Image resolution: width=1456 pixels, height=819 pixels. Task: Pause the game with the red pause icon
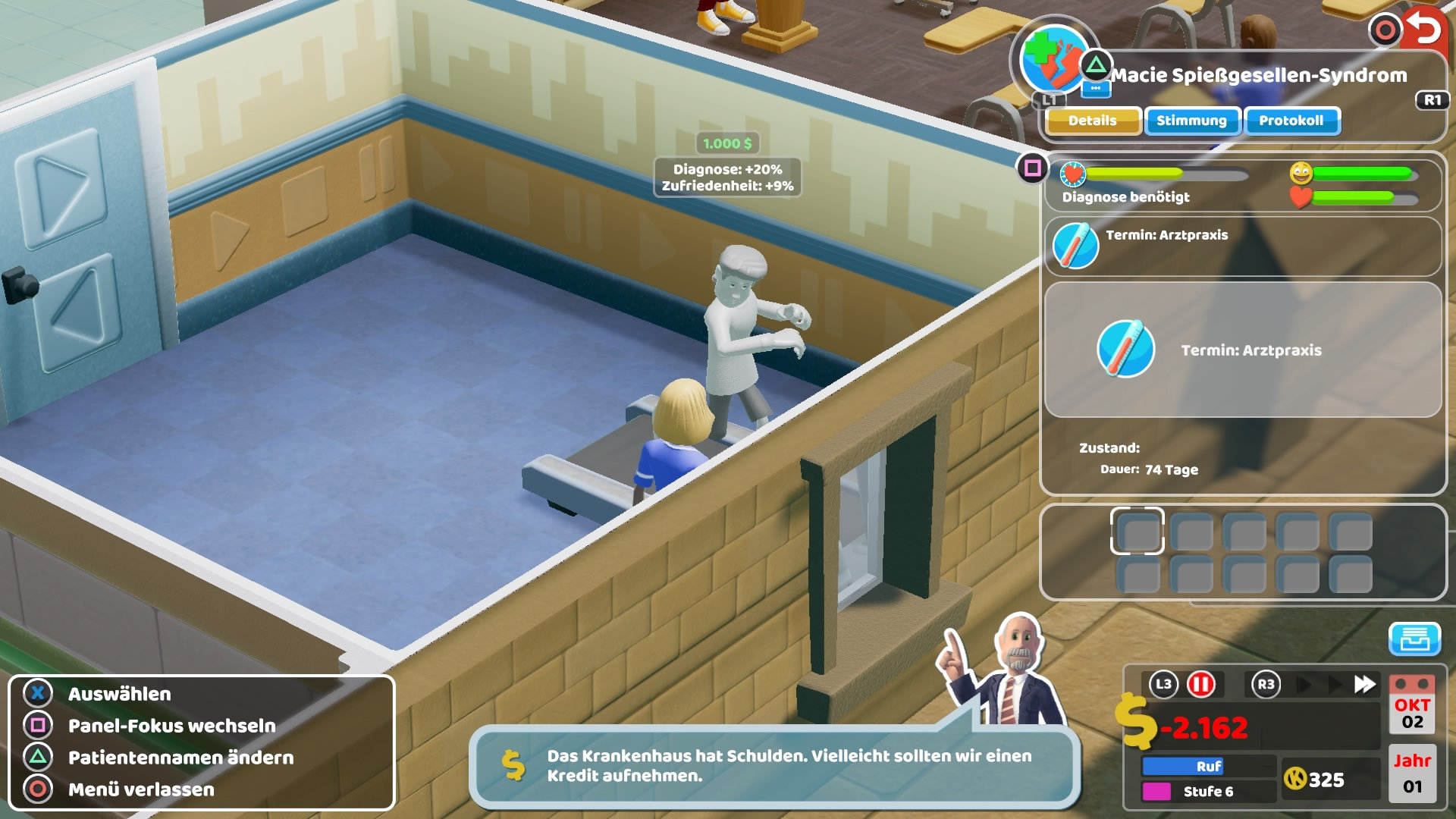tap(1200, 685)
